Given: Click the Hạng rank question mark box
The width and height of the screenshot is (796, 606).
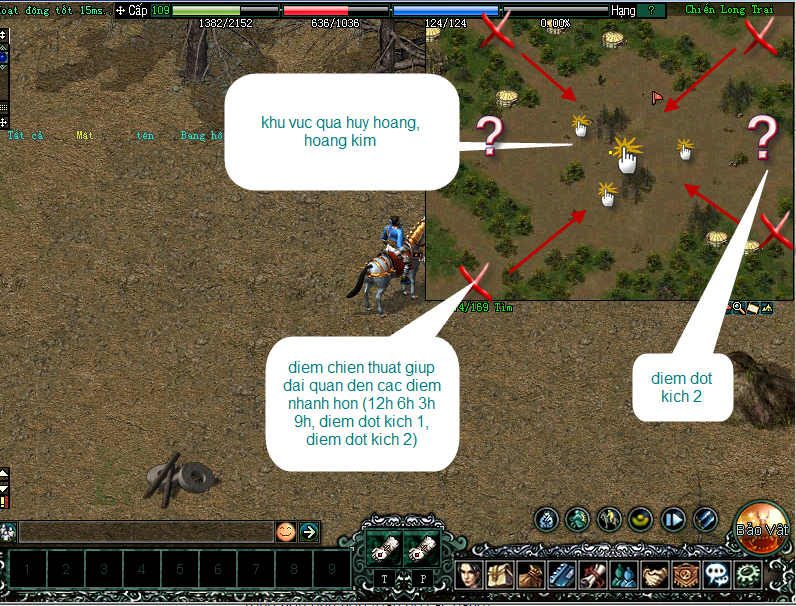Looking at the screenshot, I should click(652, 10).
